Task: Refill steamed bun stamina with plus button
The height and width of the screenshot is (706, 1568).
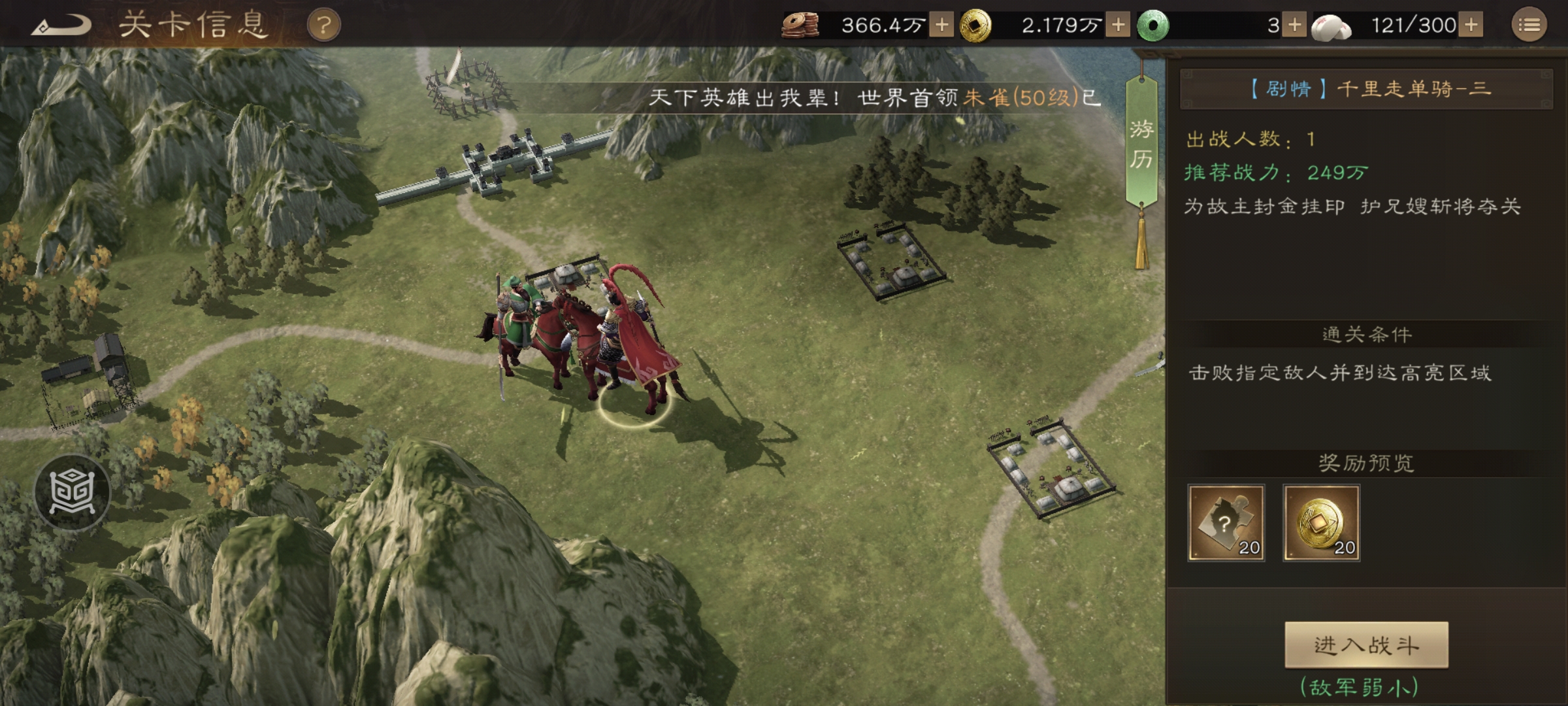Action: tap(1471, 25)
